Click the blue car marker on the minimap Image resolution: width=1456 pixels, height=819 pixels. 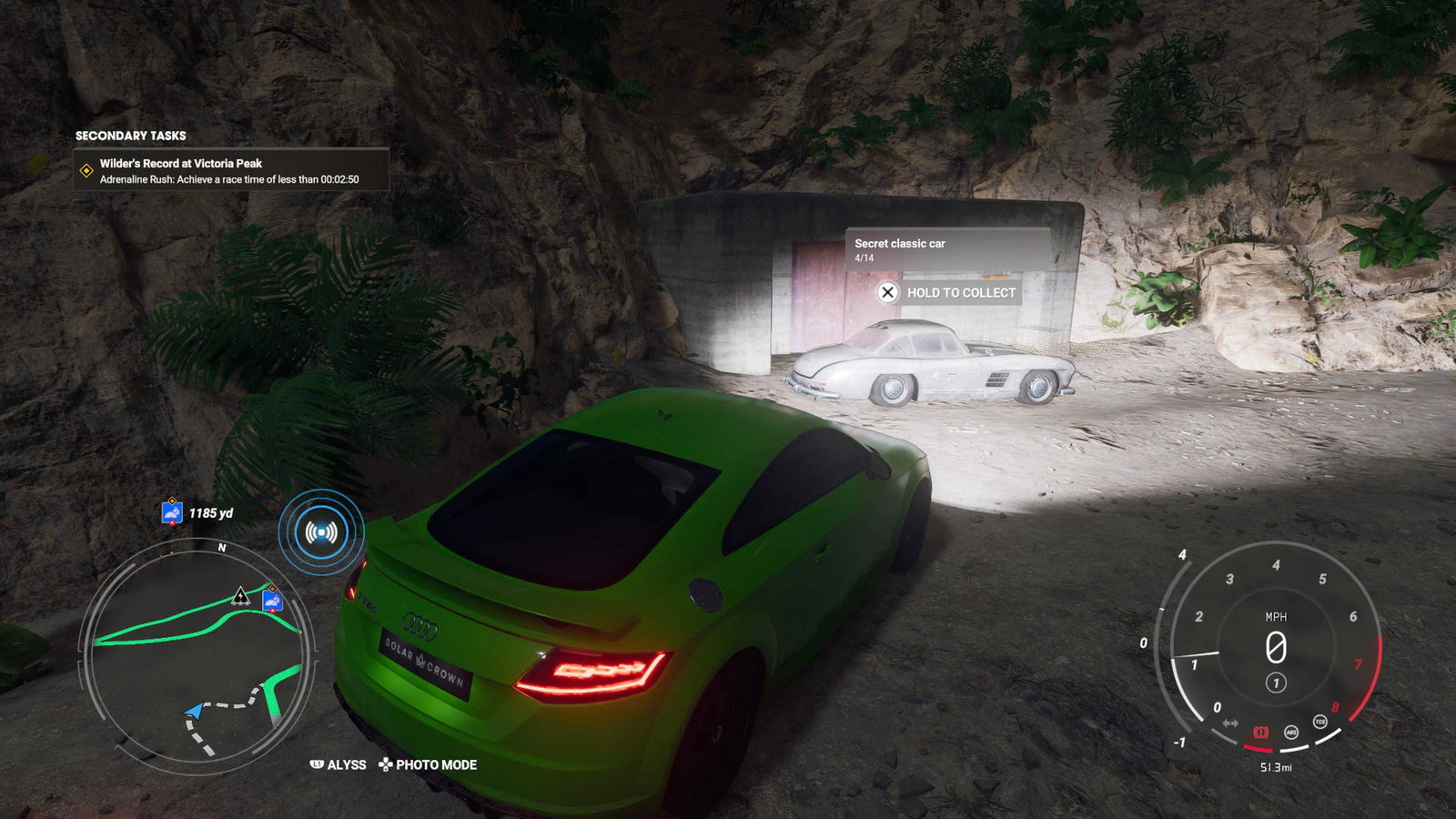click(x=271, y=601)
